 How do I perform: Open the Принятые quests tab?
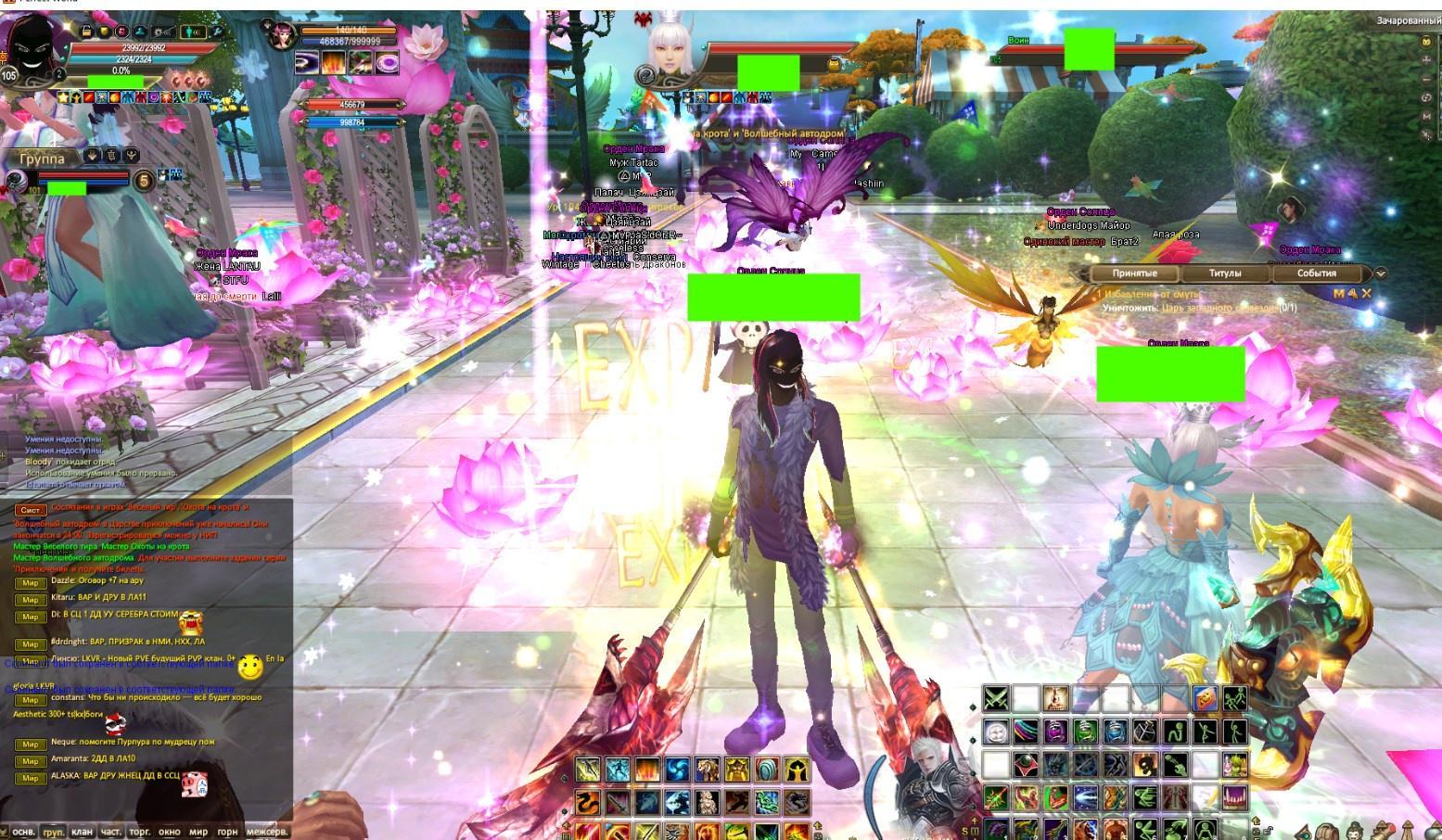[1135, 274]
